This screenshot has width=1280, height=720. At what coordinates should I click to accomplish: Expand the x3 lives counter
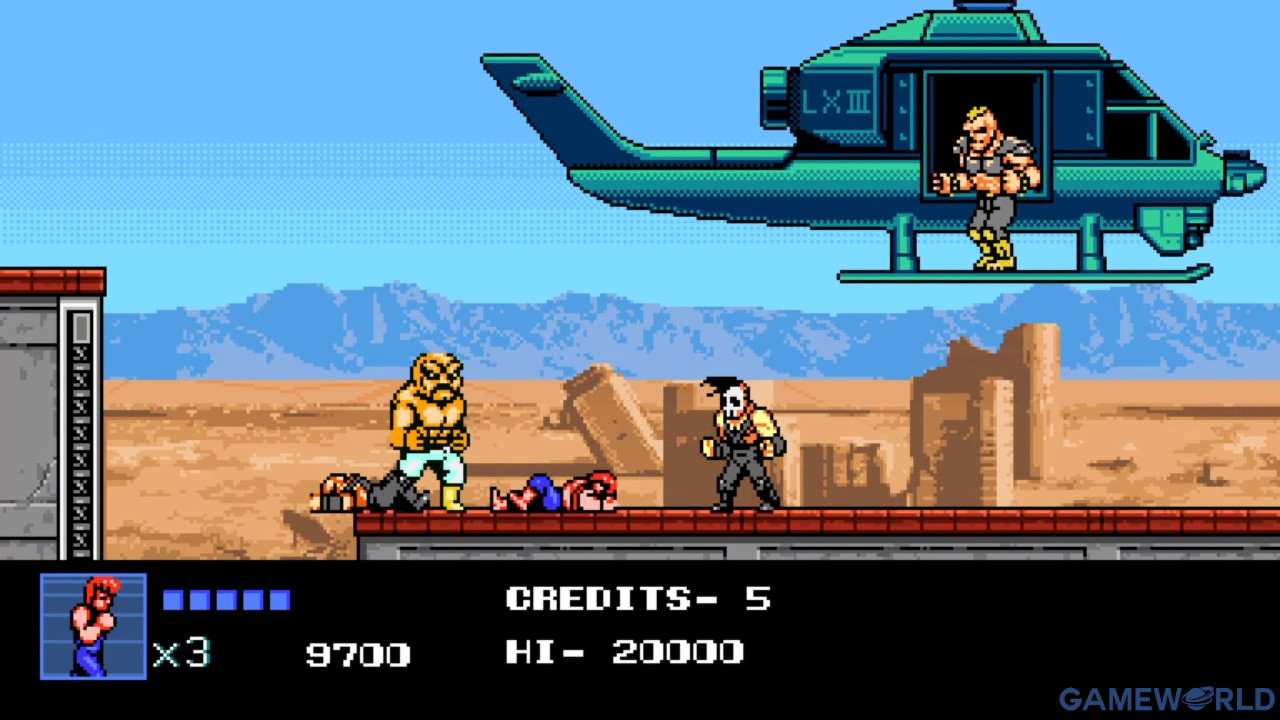[180, 652]
